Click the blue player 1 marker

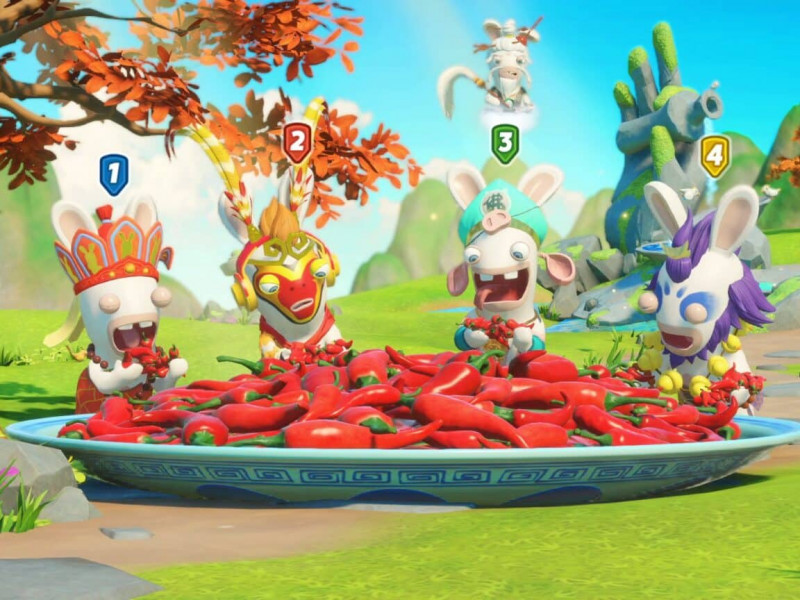coord(114,174)
